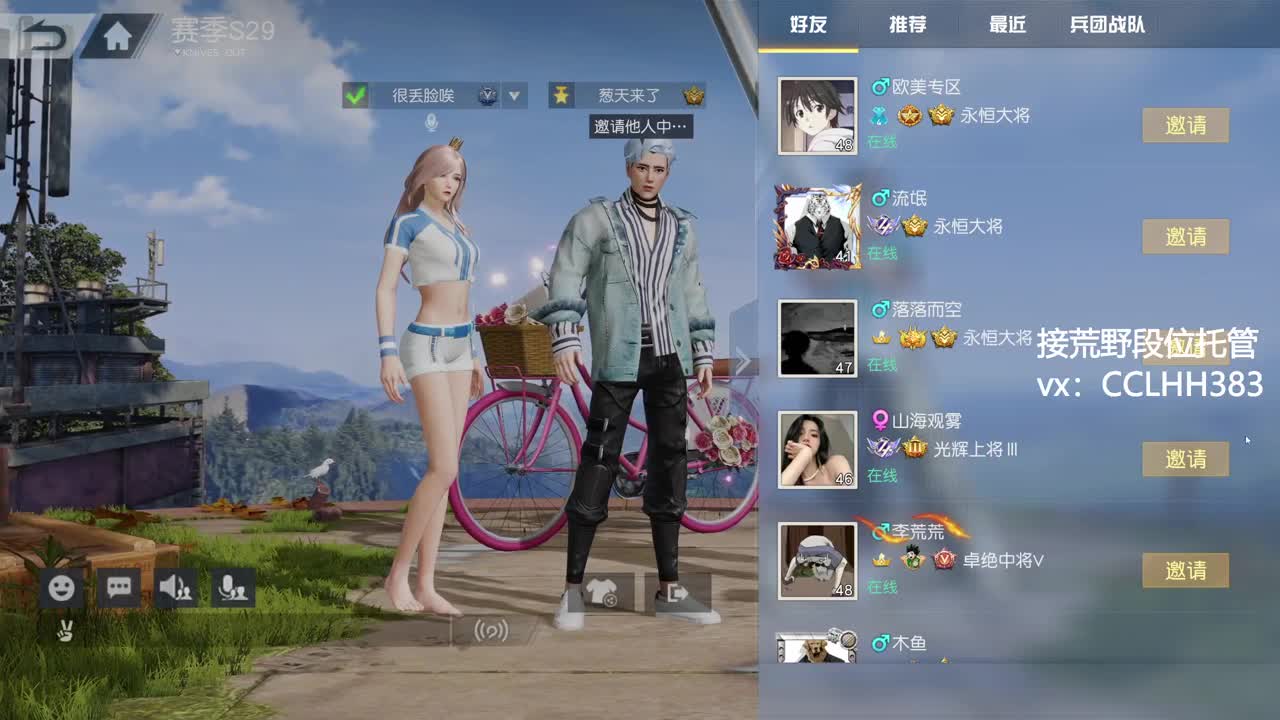Open 流氓's avatar profile
The width and height of the screenshot is (1280, 720).
pyautogui.click(x=817, y=226)
